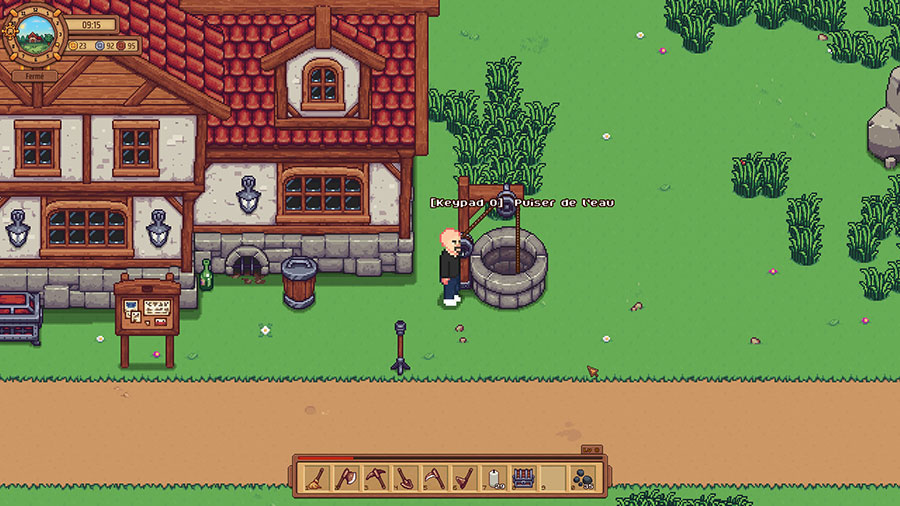
Task: Select the dark stones stack slot
Action: click(x=581, y=478)
